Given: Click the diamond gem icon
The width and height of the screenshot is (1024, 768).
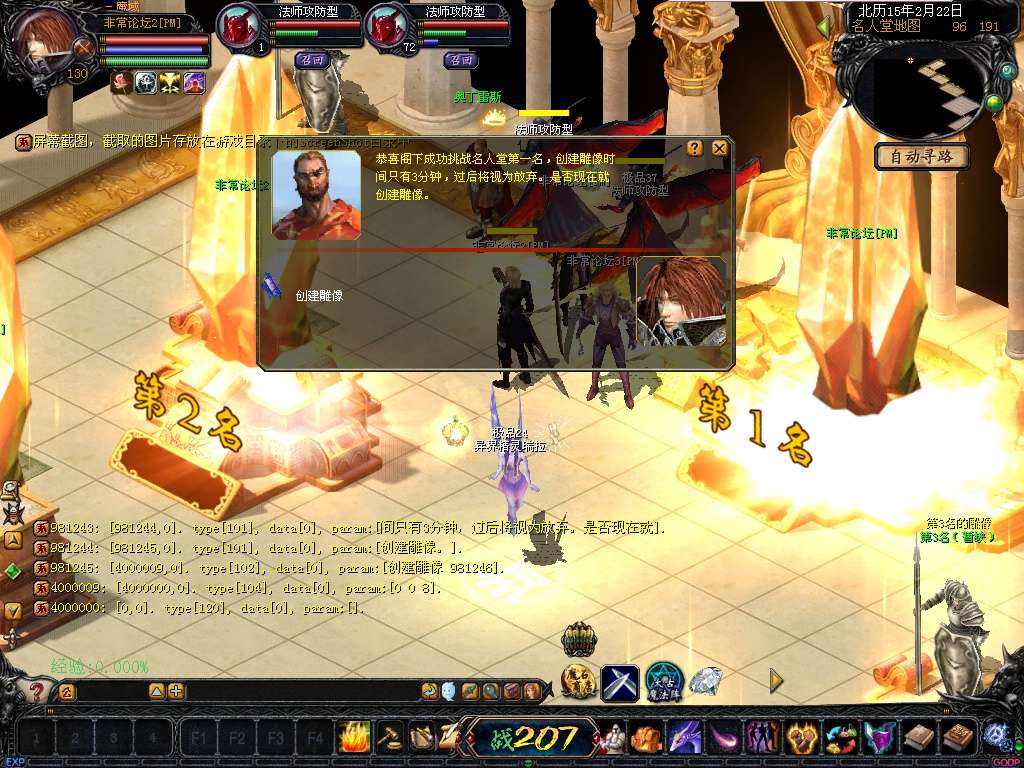Looking at the screenshot, I should [x=706, y=682].
